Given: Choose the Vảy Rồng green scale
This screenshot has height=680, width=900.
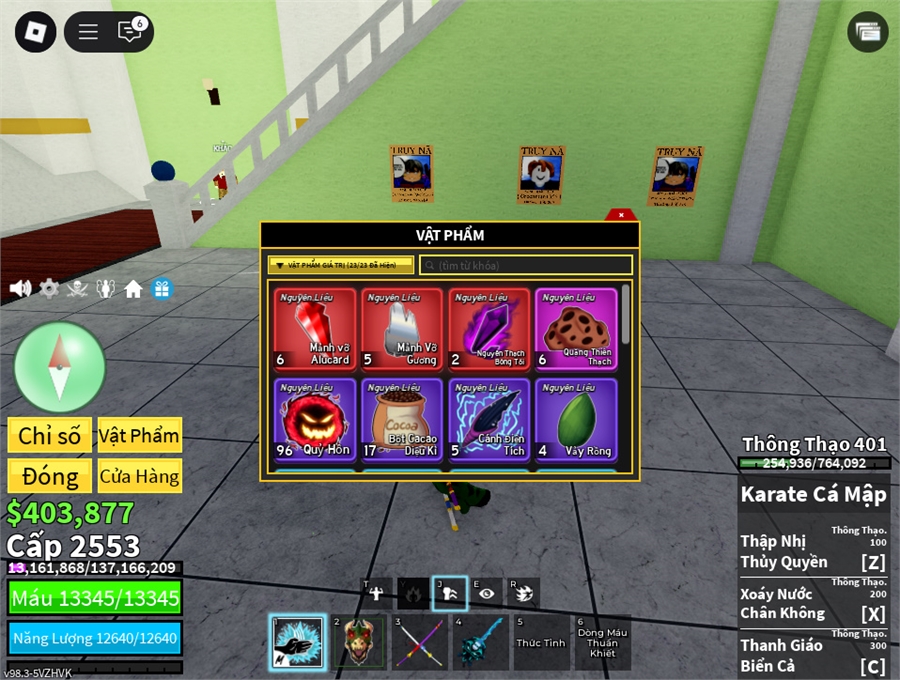Looking at the screenshot, I should [576, 419].
